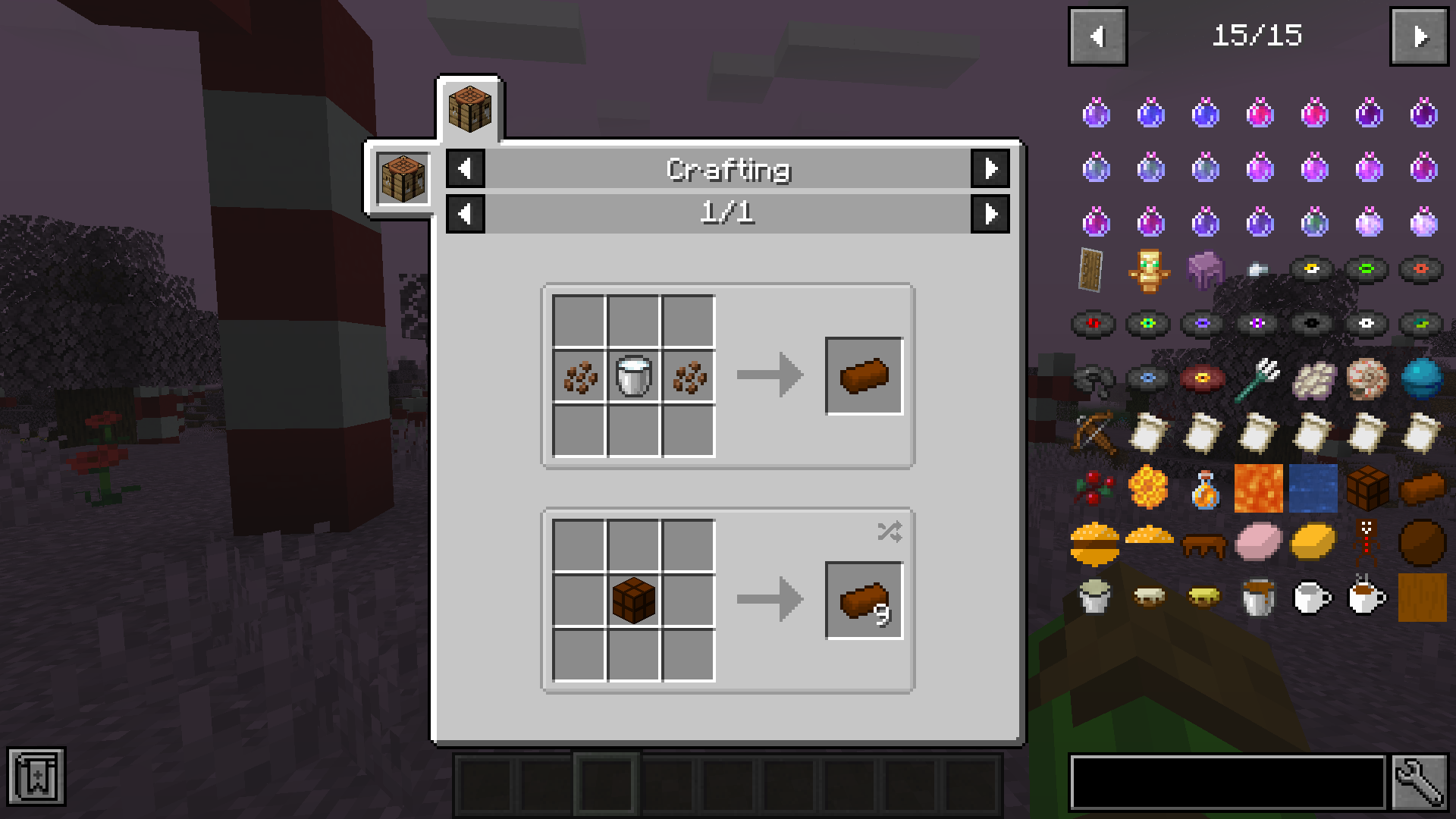Click the chocolate bar recipe output slot
The image size is (1456, 819).
click(x=864, y=375)
